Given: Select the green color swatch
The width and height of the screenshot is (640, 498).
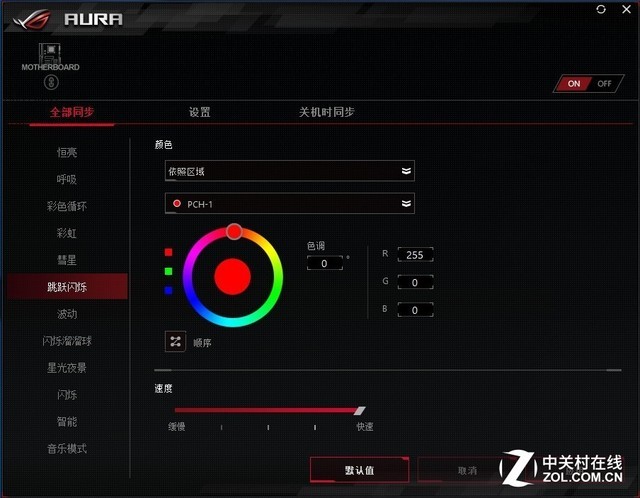Looking at the screenshot, I should [x=169, y=271].
